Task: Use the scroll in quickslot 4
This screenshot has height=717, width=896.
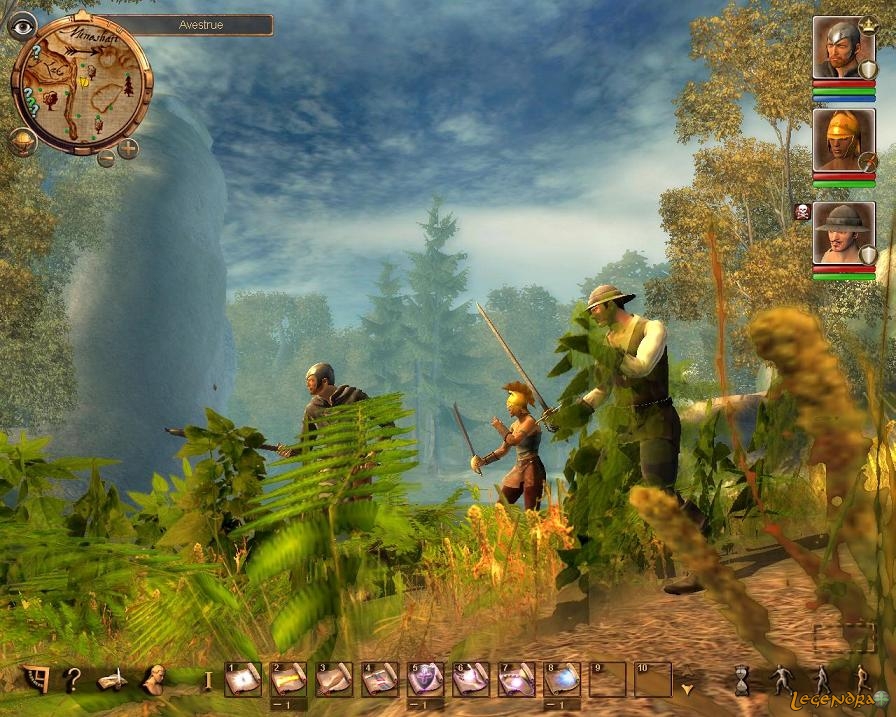Action: [x=380, y=680]
